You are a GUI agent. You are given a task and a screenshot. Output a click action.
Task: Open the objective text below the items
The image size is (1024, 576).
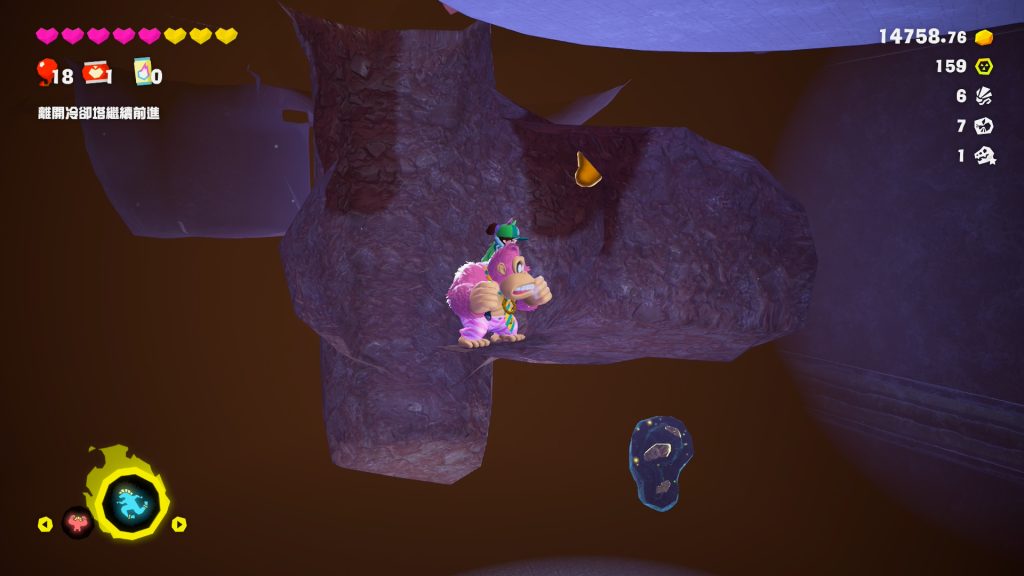point(98,113)
